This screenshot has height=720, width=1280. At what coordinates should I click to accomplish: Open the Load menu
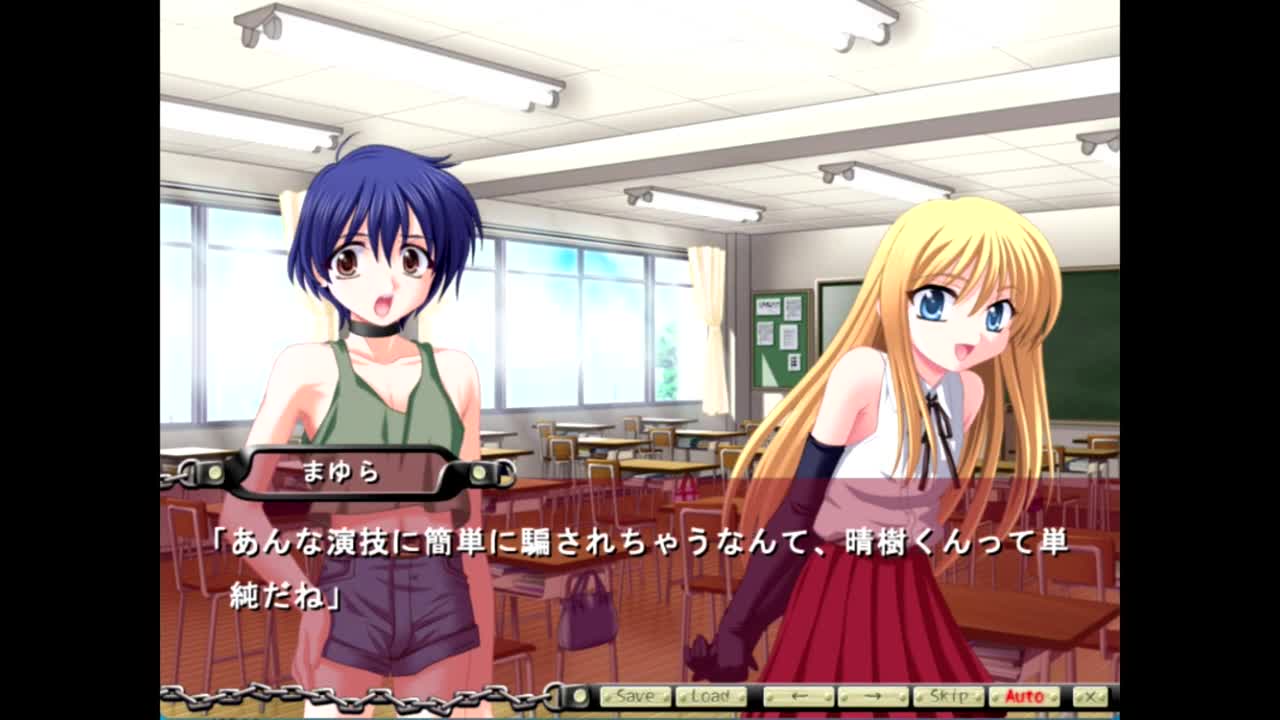click(x=710, y=696)
